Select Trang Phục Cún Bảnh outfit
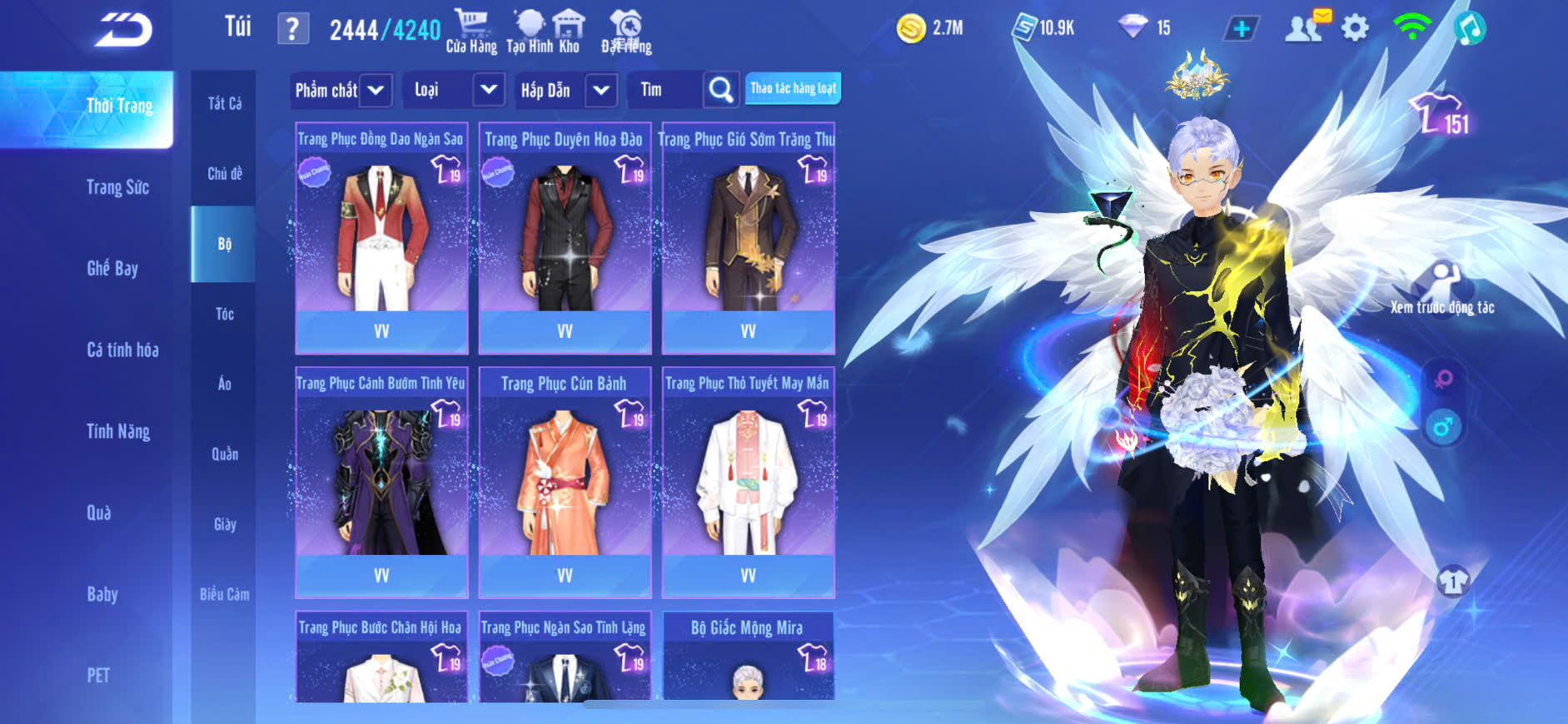 tap(565, 483)
